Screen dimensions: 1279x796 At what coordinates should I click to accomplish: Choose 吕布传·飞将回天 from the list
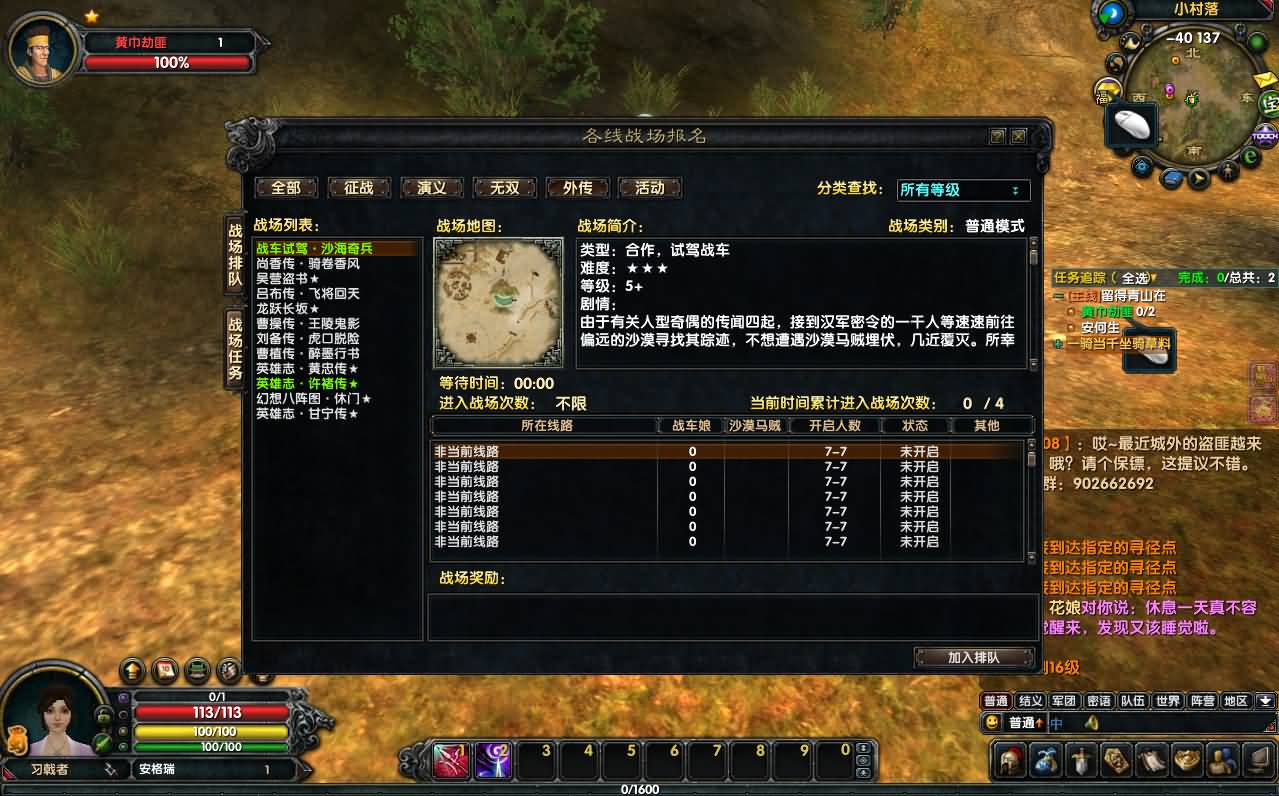pyautogui.click(x=308, y=294)
